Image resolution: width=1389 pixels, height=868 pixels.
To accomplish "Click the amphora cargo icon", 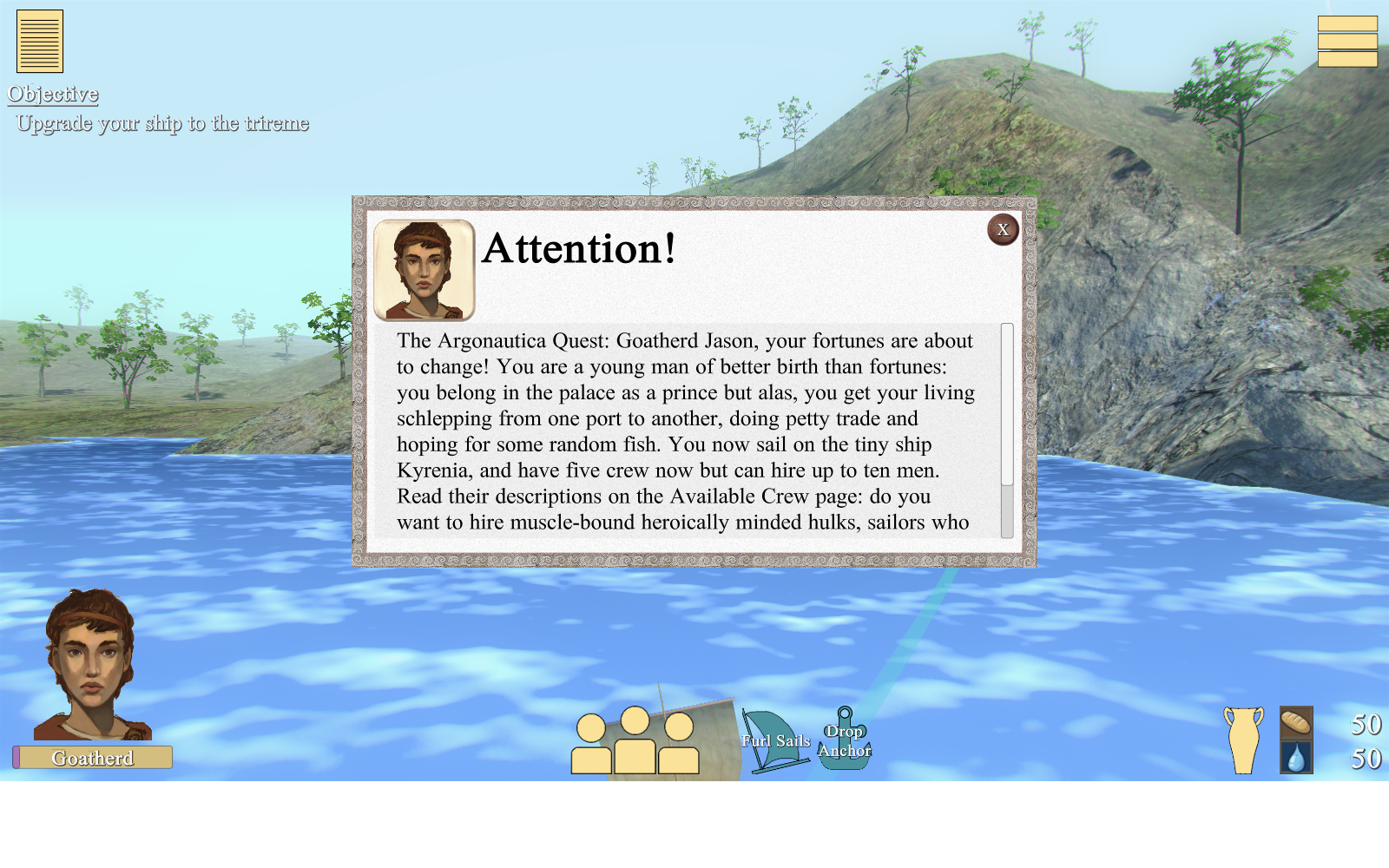I will [x=1243, y=740].
